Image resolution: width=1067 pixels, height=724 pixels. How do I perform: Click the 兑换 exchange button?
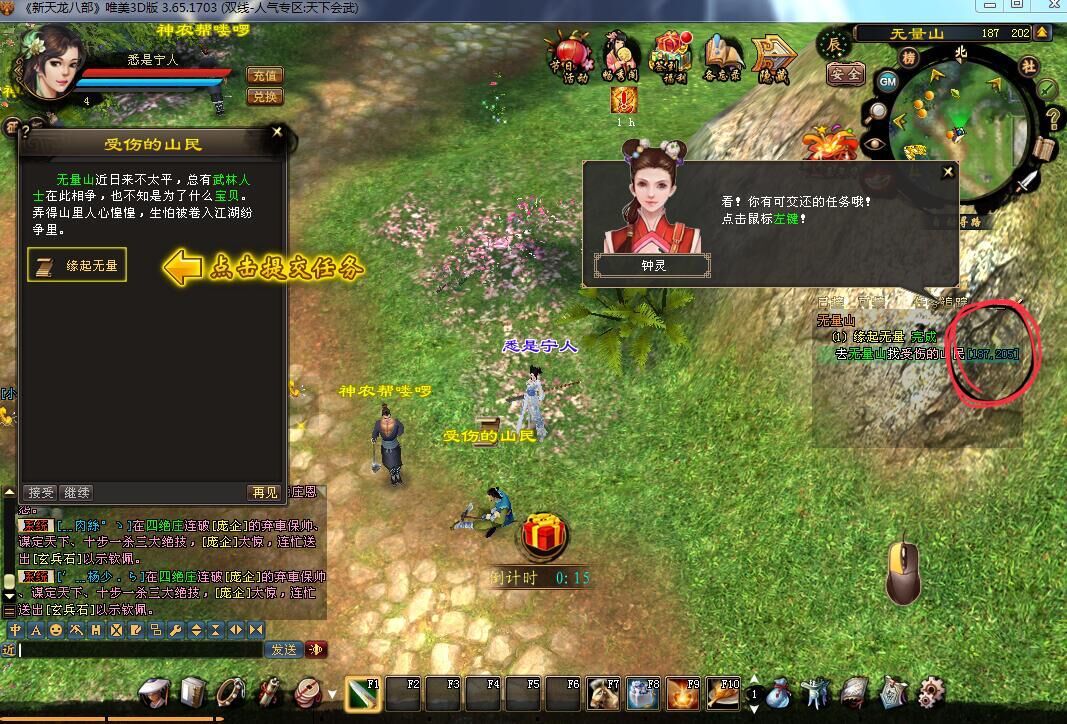pyautogui.click(x=264, y=97)
